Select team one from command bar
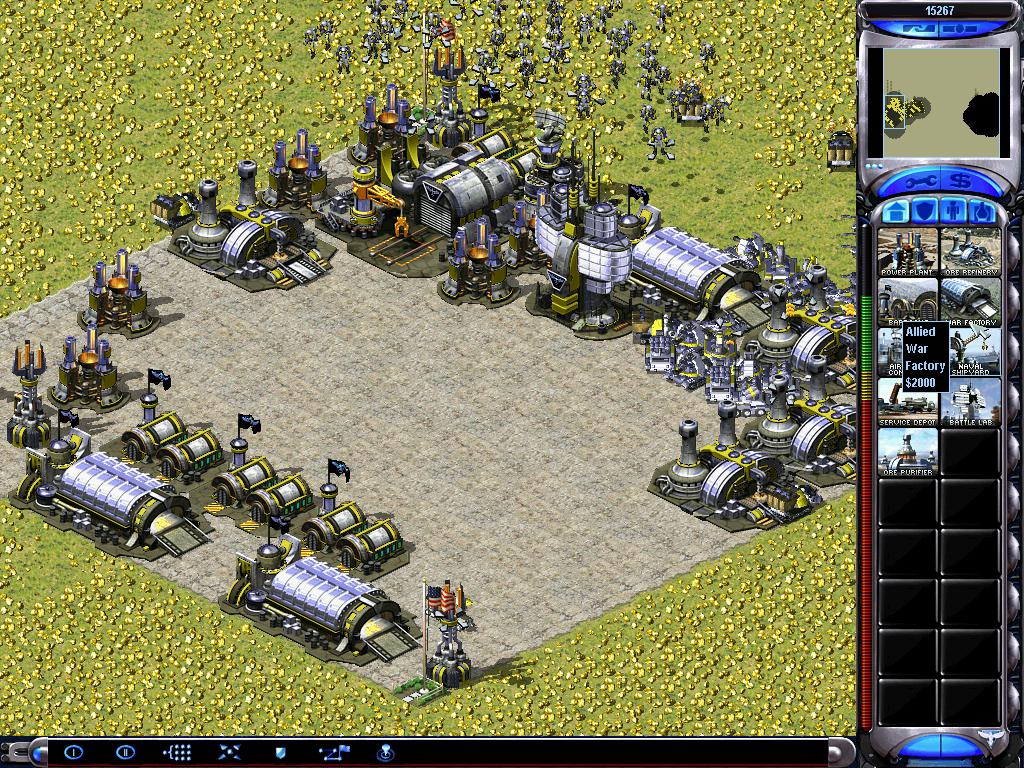 [x=74, y=752]
